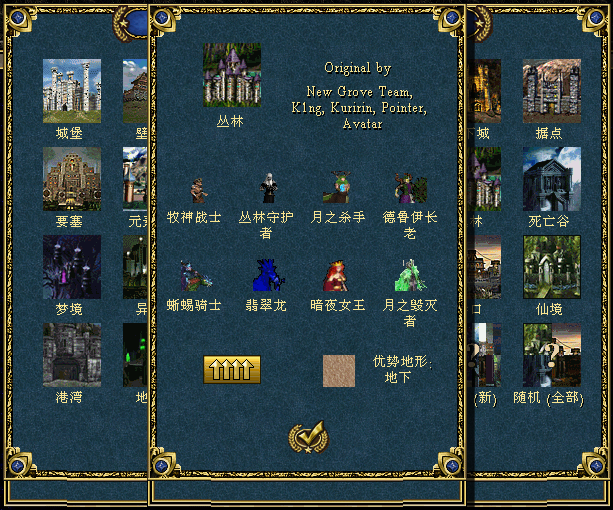Select the 要塞 town tile
613x510 pixels.
click(x=72, y=179)
